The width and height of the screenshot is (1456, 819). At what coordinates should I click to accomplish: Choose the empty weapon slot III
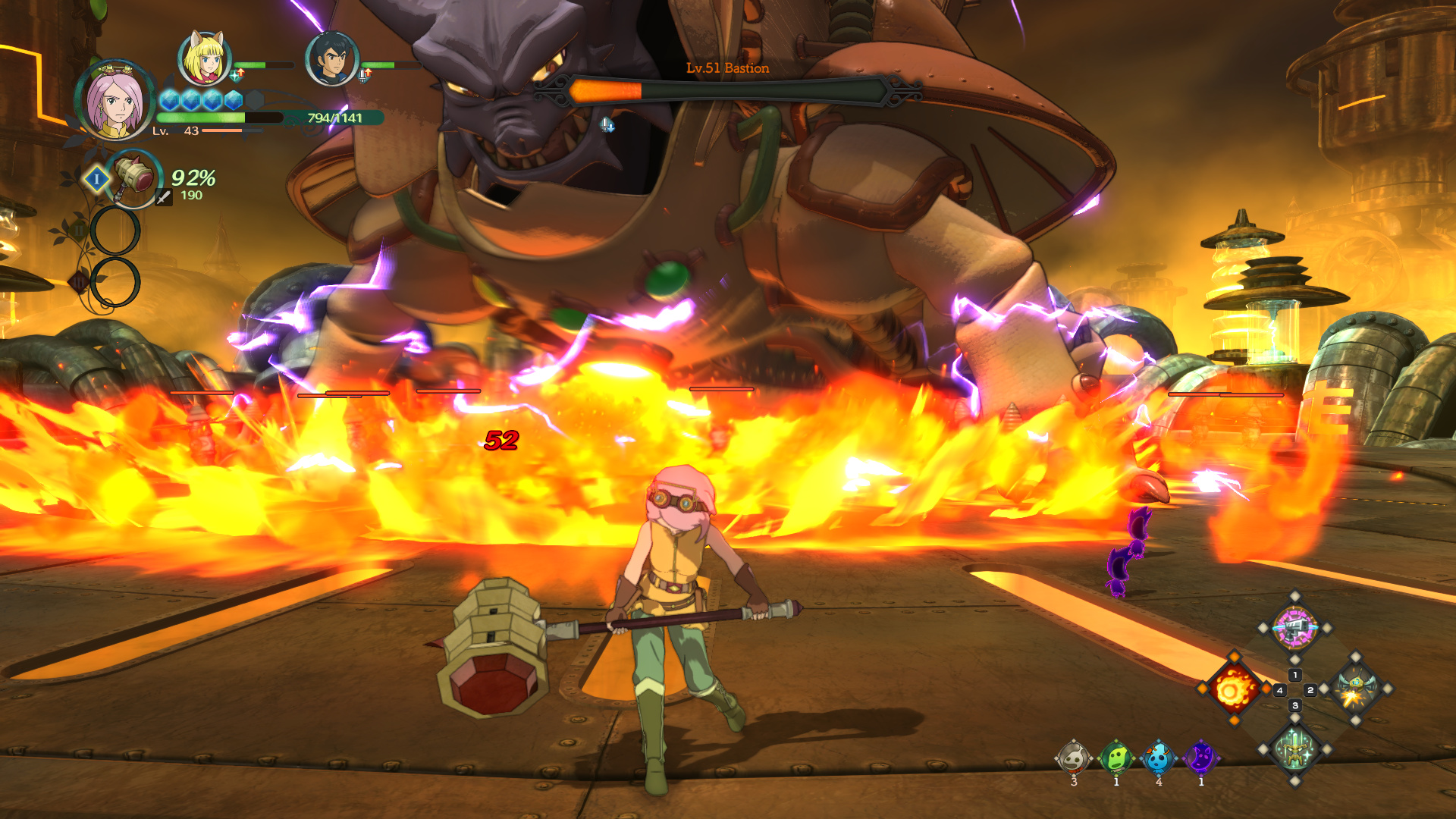coord(115,282)
